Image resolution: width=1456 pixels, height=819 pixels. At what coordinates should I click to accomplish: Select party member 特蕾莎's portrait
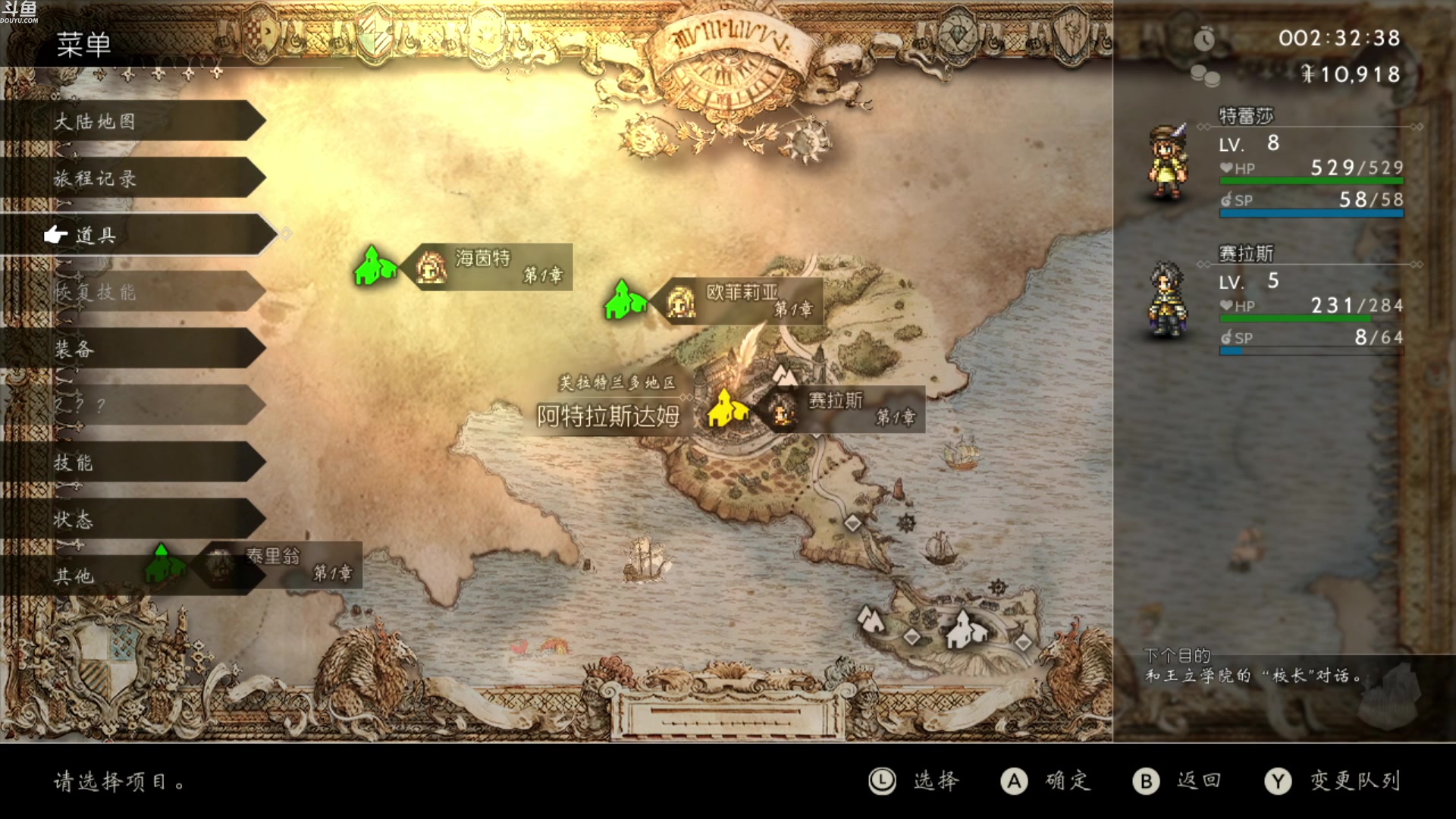pos(1168,163)
